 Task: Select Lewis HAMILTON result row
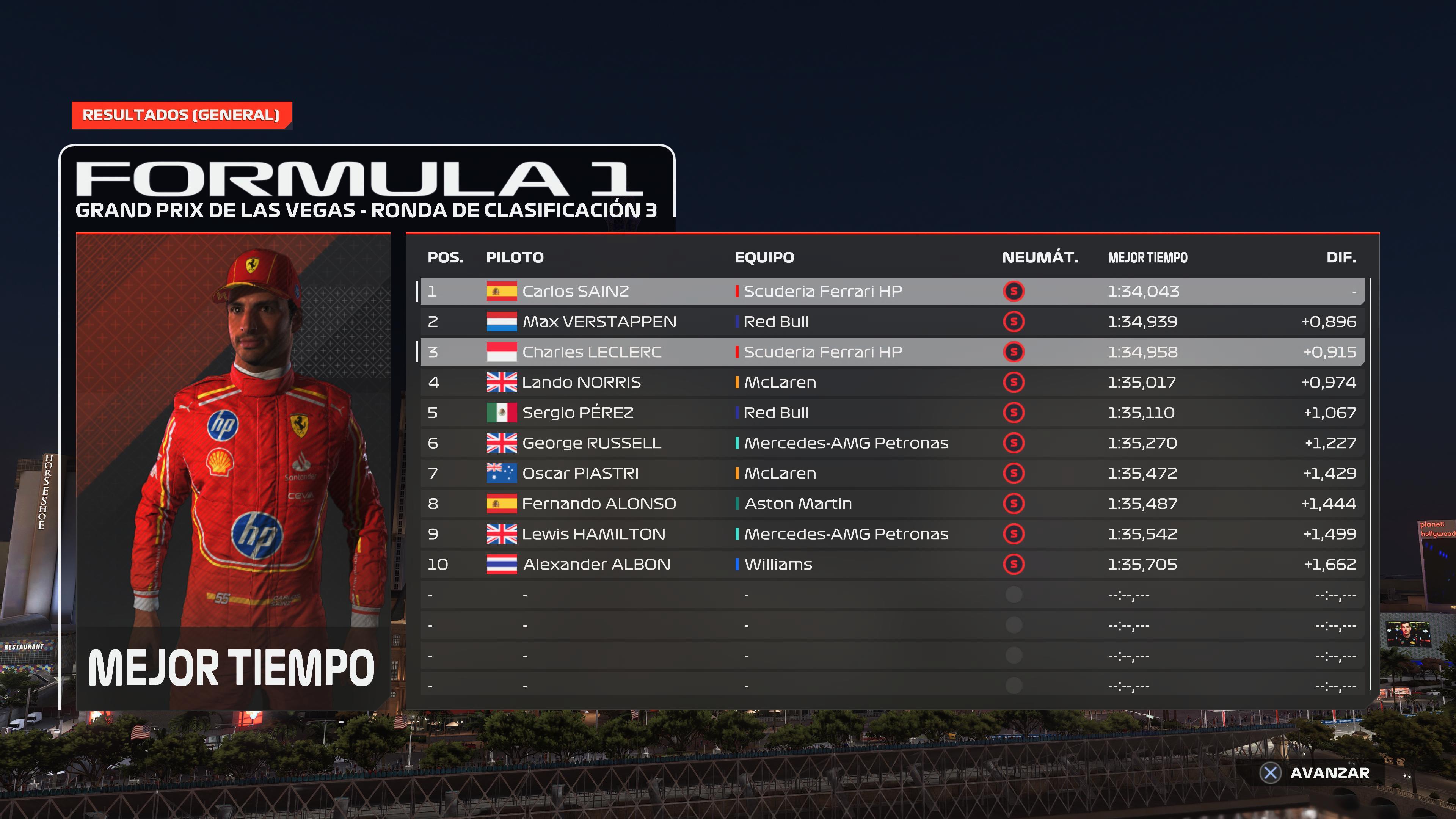[892, 534]
